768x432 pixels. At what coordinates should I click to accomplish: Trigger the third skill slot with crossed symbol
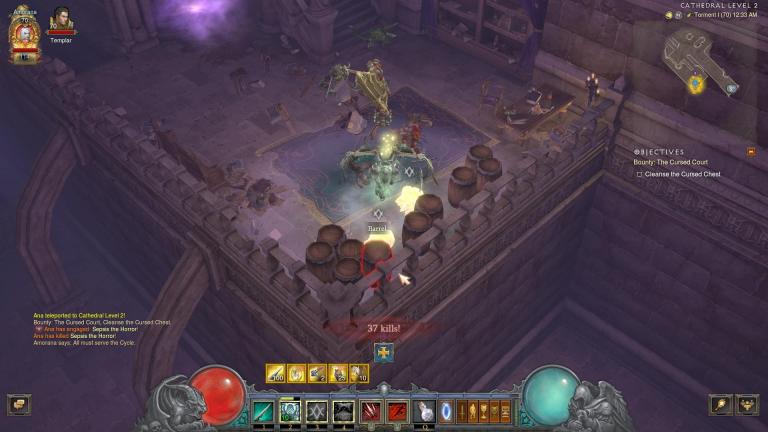pyautogui.click(x=317, y=411)
